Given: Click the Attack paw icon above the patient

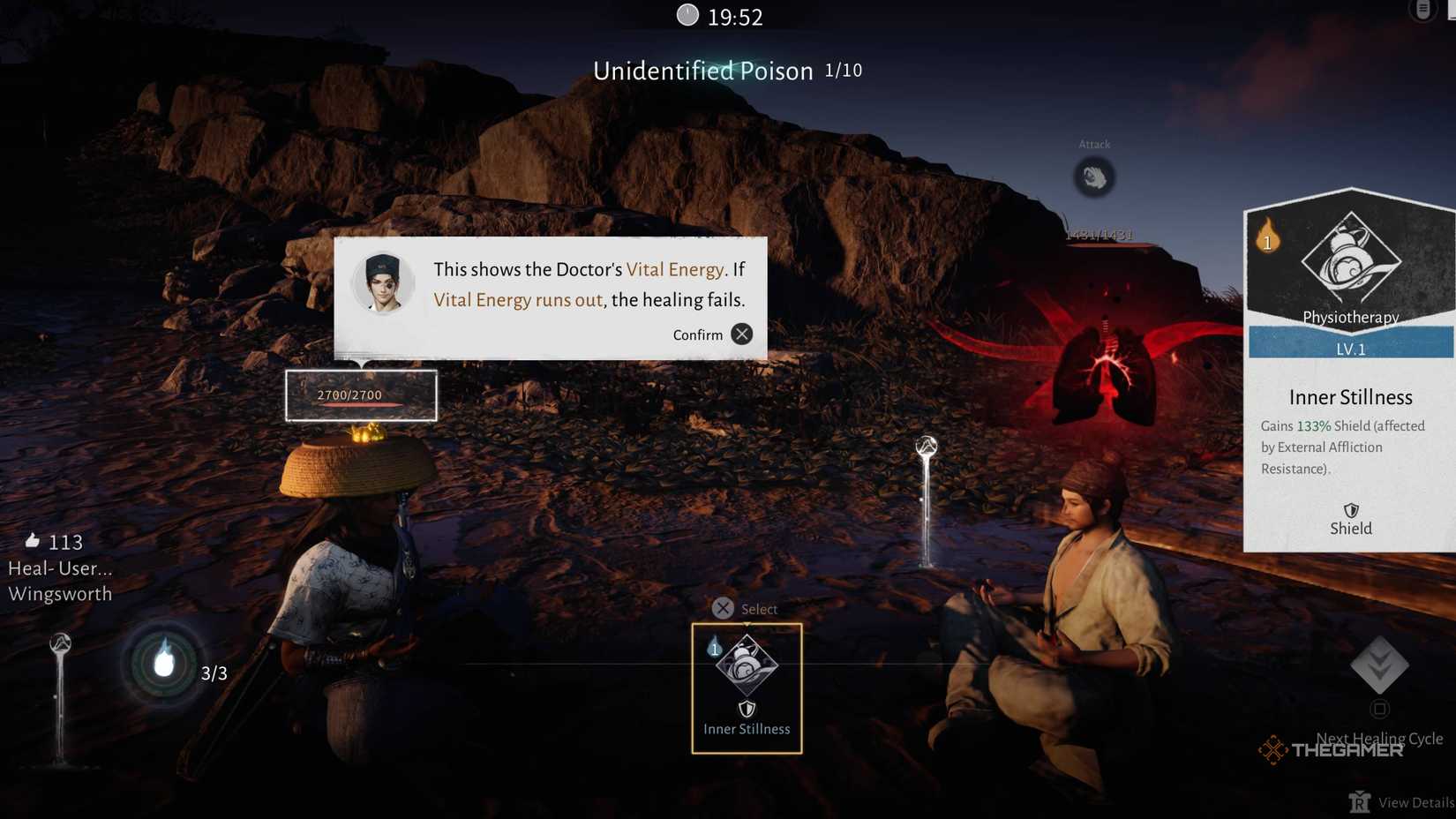Looking at the screenshot, I should tap(1094, 177).
